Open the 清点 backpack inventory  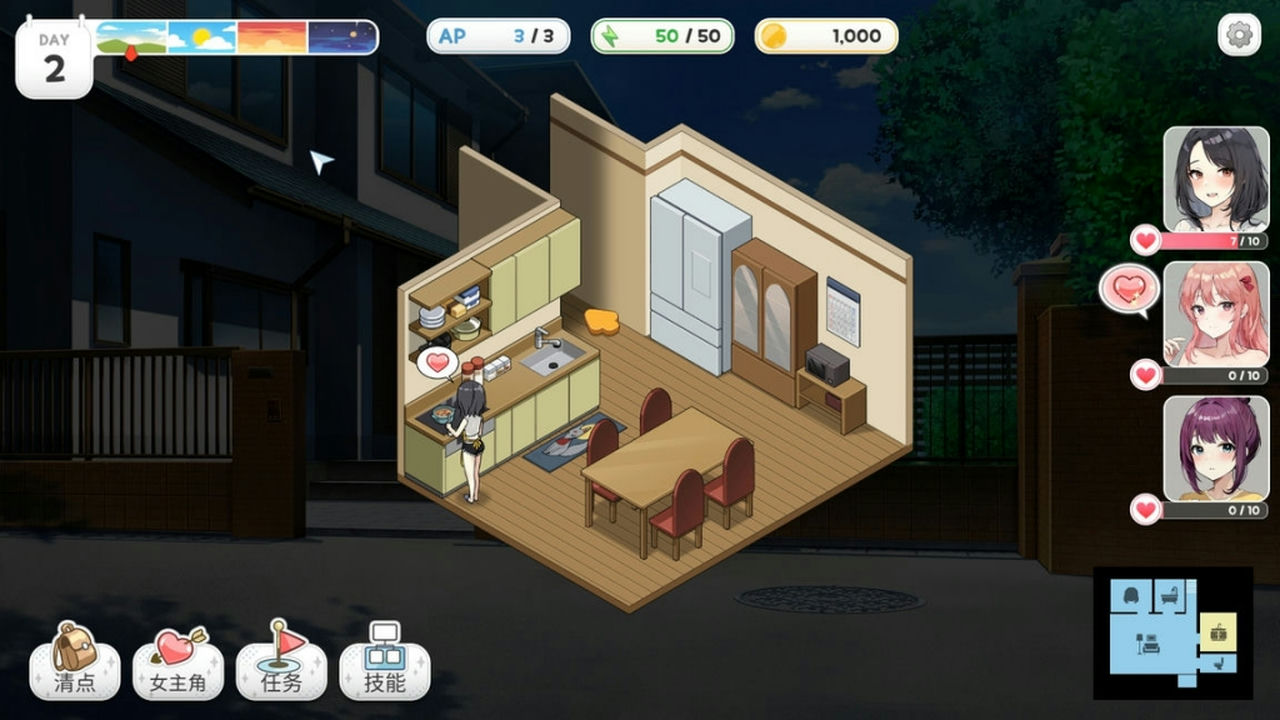point(75,661)
